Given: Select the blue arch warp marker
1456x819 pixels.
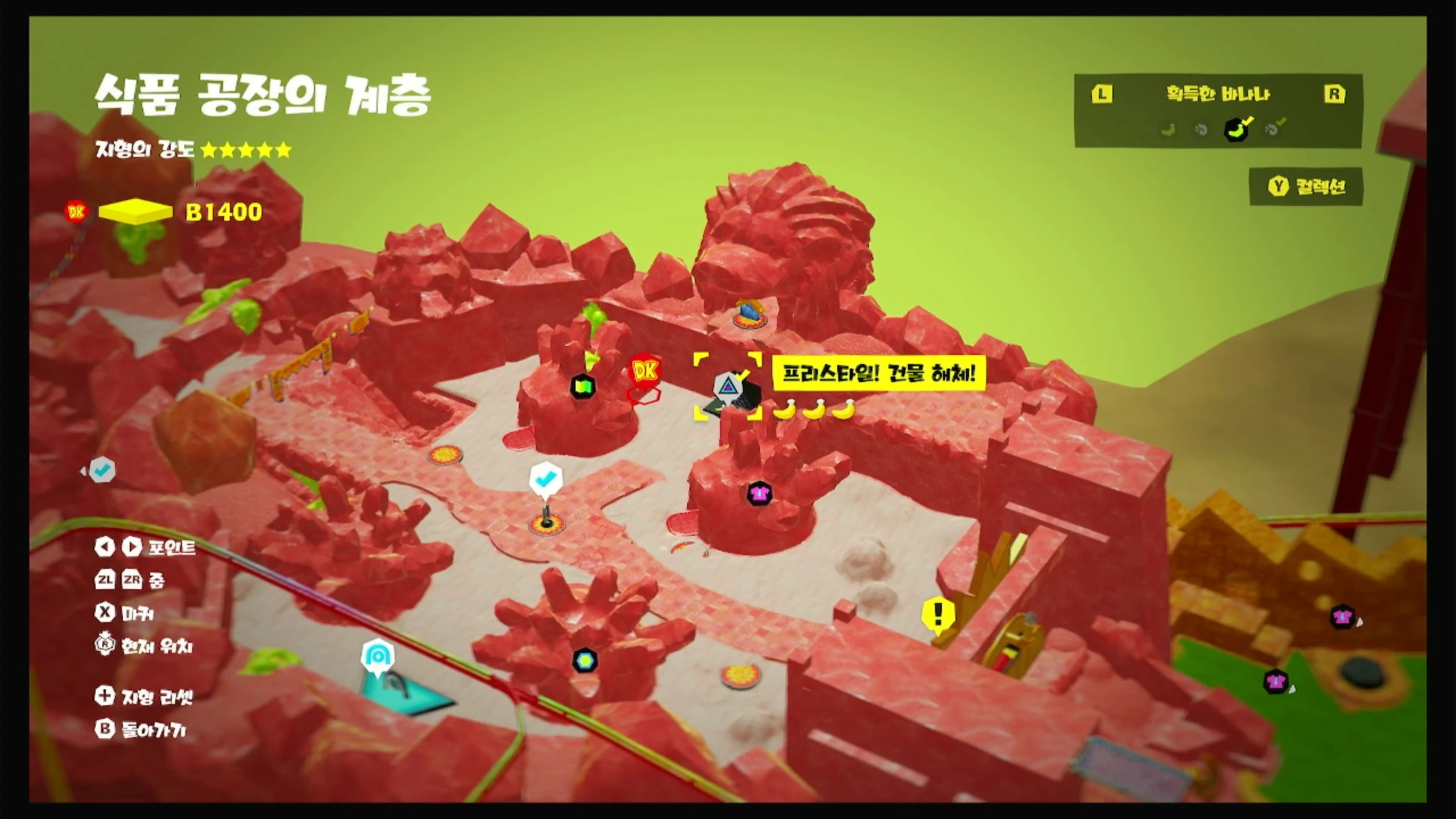Looking at the screenshot, I should [x=378, y=658].
